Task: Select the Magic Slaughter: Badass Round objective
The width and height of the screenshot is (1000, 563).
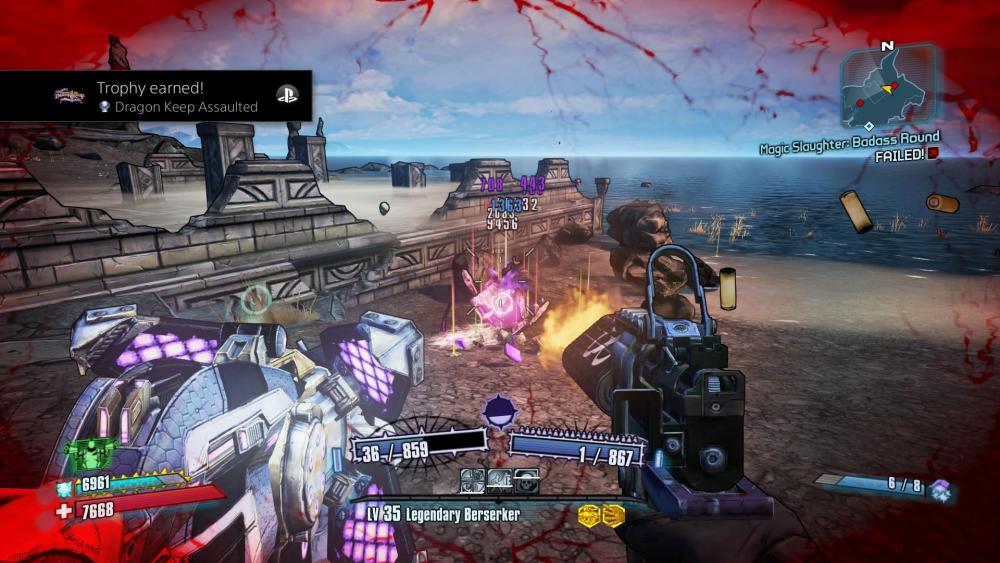Action: tap(849, 138)
